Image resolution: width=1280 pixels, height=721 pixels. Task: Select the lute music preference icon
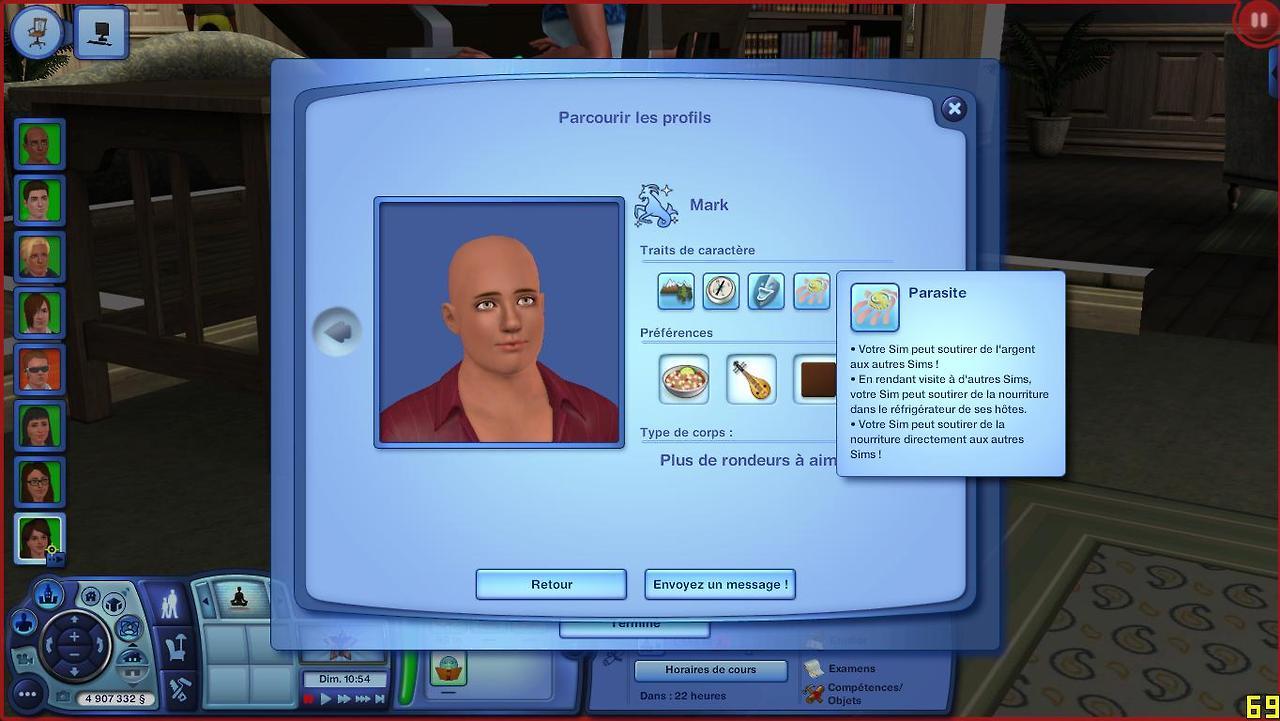pos(751,379)
